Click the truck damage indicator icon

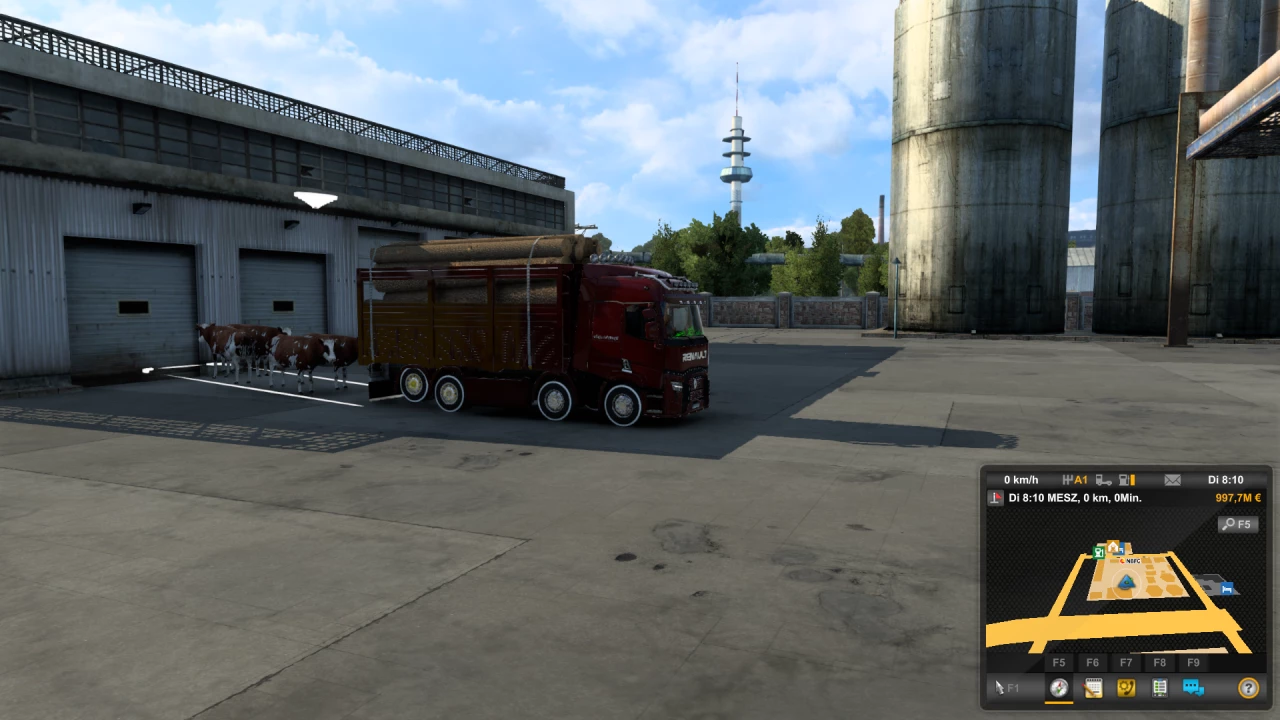pos(1102,480)
